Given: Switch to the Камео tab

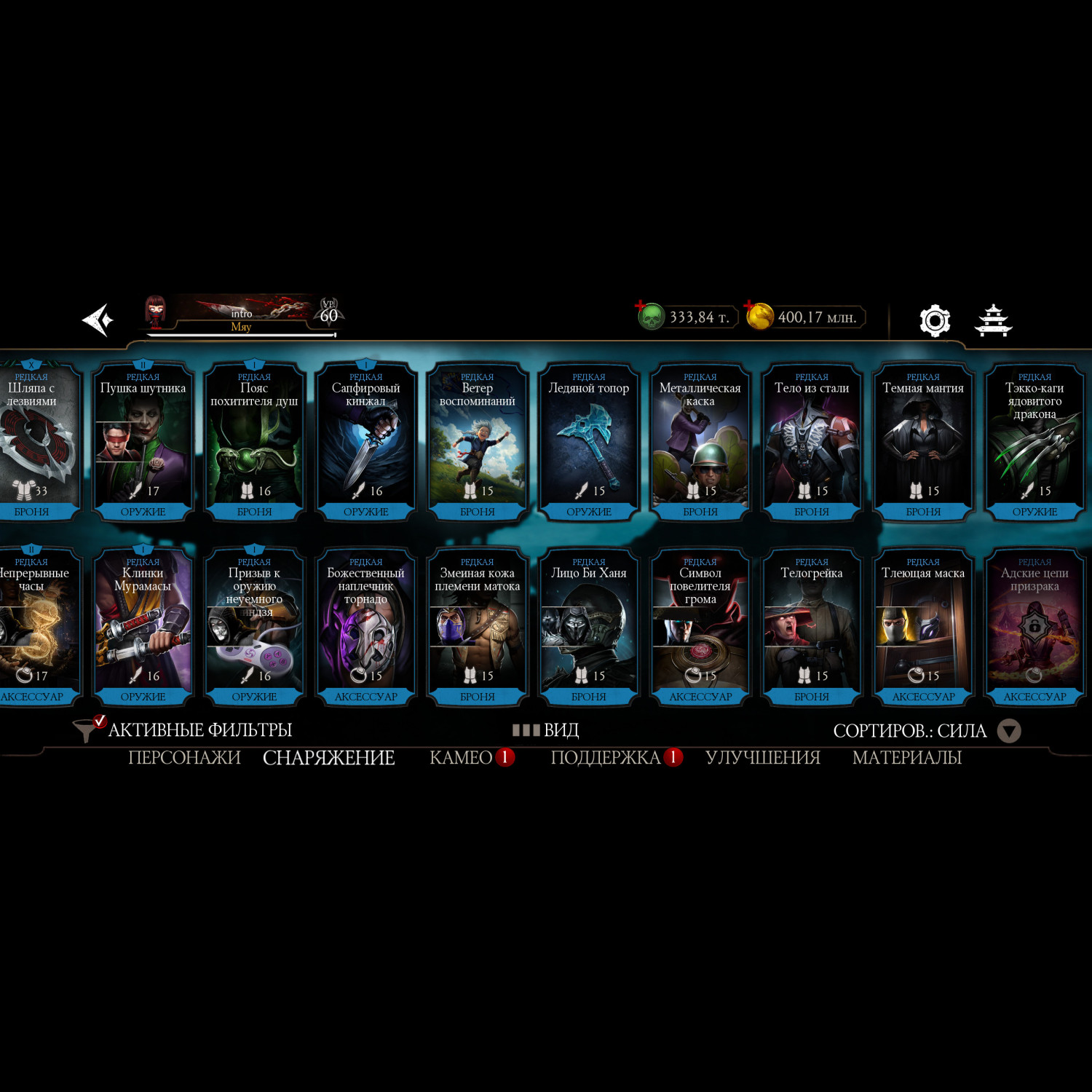Looking at the screenshot, I should (x=462, y=758).
